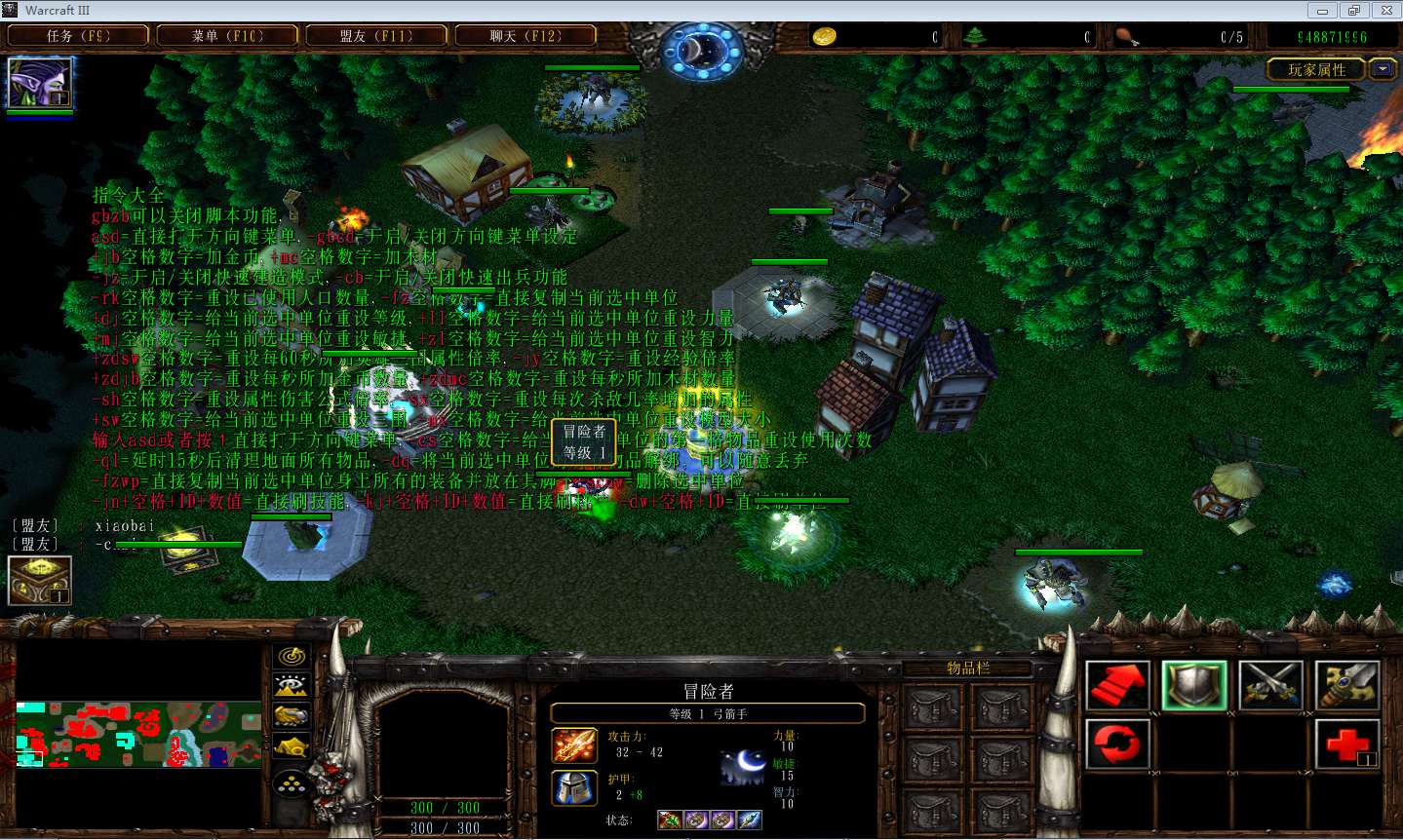
Task: Toggle the arrow button beside 玩家属性
Action: point(1383,69)
